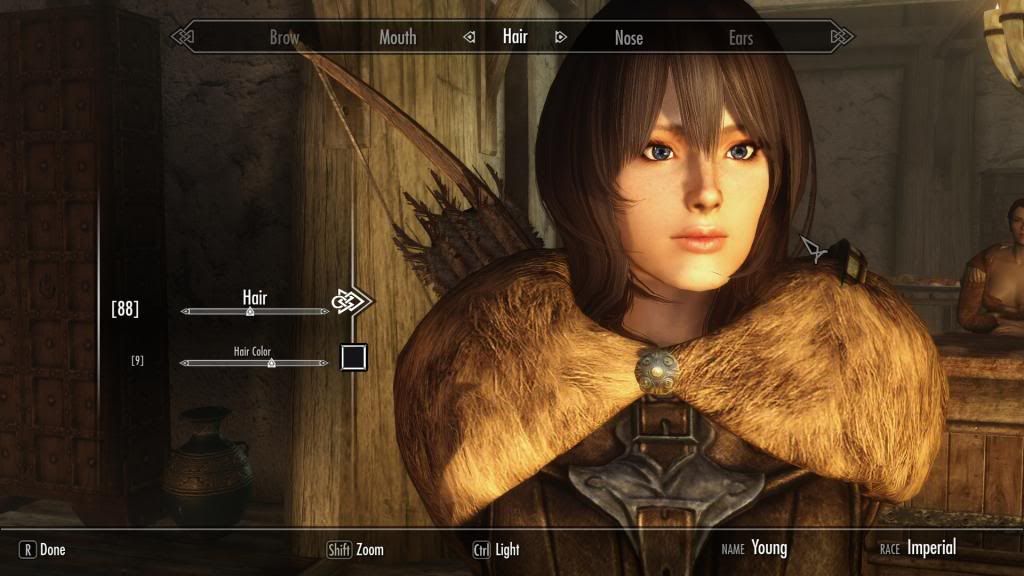Activate the Zoom option
This screenshot has height=576, width=1024.
pyautogui.click(x=356, y=549)
